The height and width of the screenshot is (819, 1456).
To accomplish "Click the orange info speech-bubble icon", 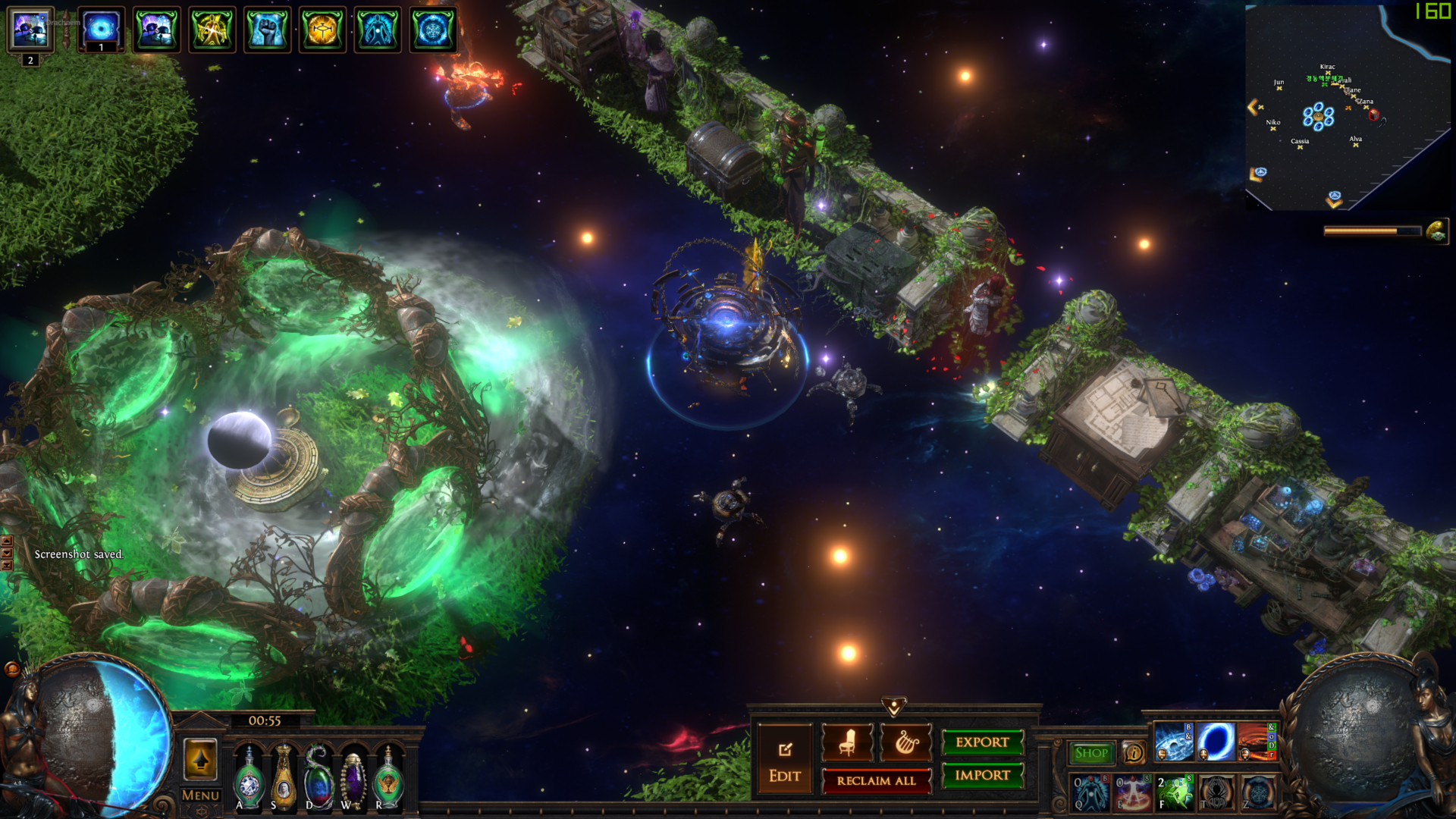I will coord(1134,753).
